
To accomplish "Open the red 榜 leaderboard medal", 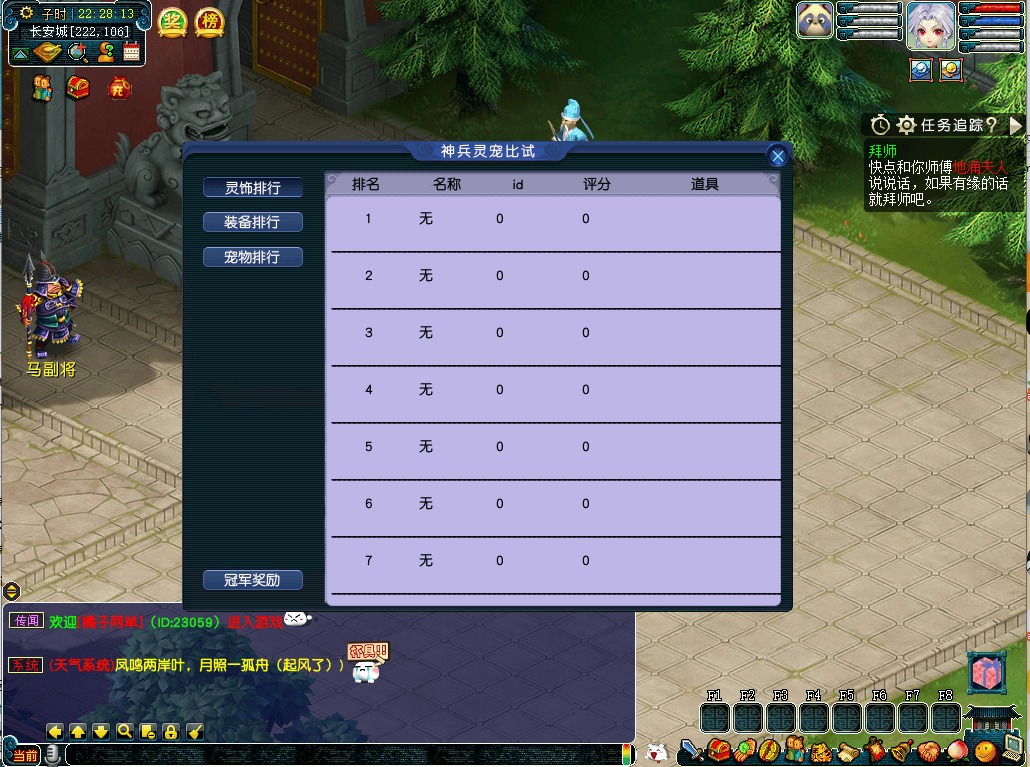I will click(x=209, y=21).
